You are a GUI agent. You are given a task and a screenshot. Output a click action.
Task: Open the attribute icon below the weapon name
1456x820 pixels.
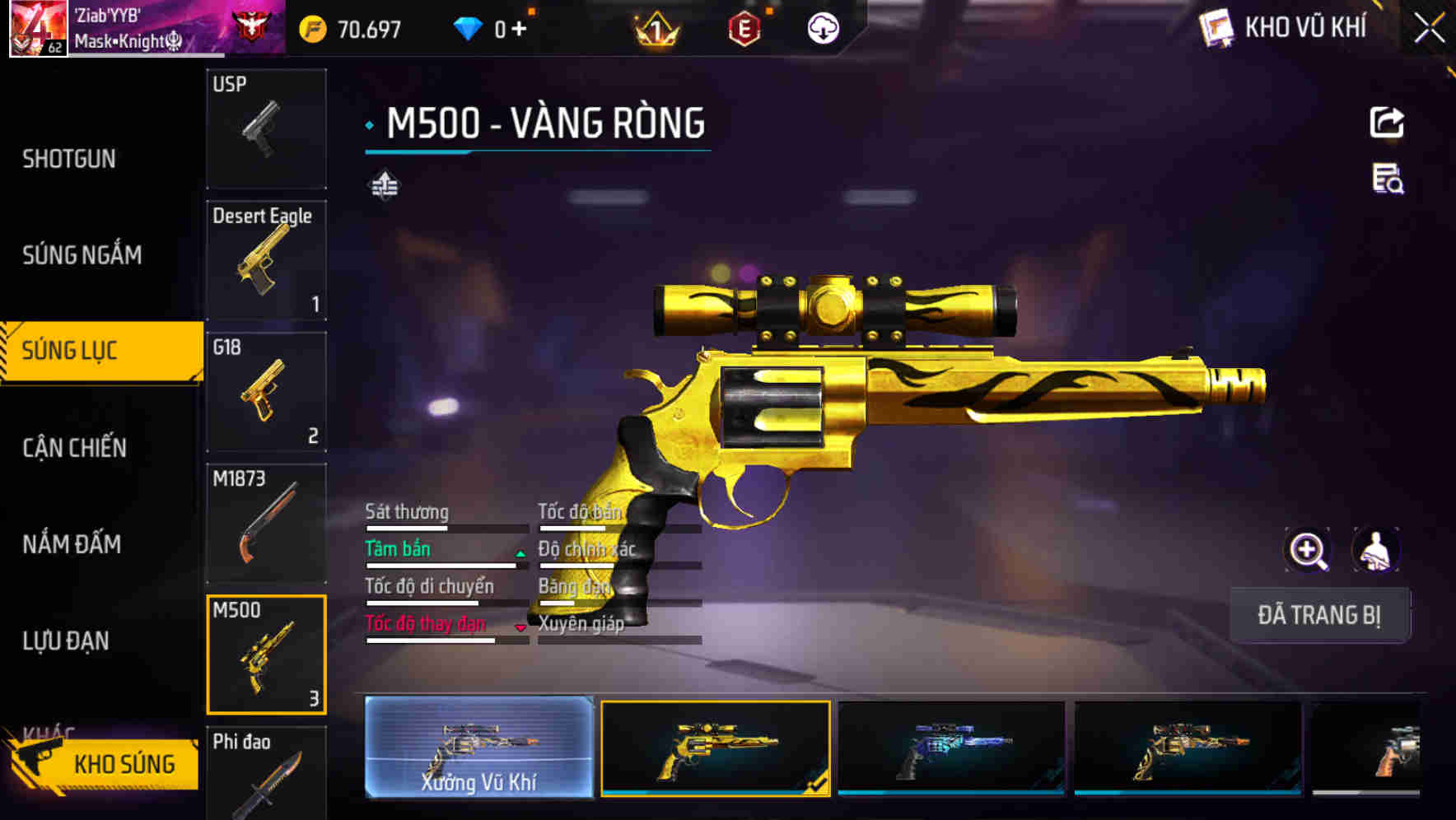point(384,185)
